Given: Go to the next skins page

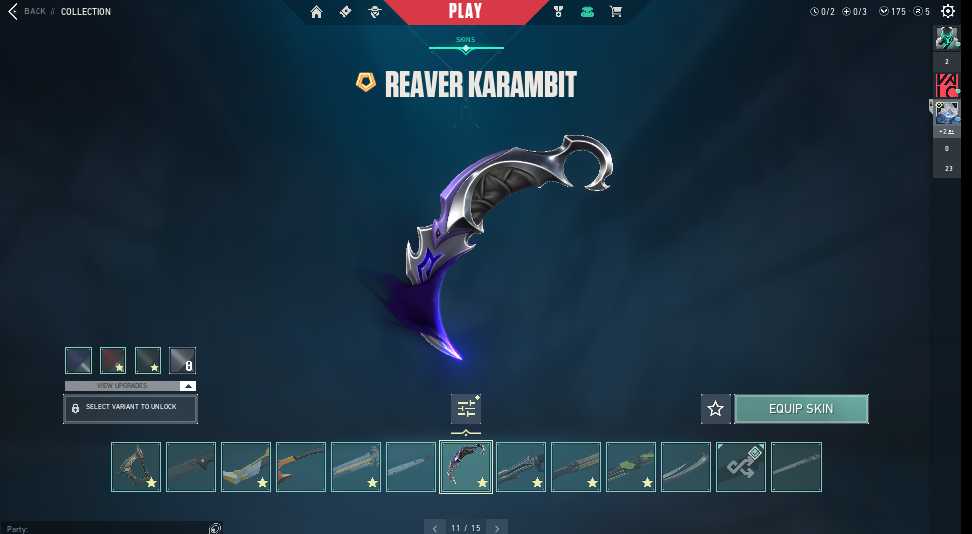Looking at the screenshot, I should point(497,527).
